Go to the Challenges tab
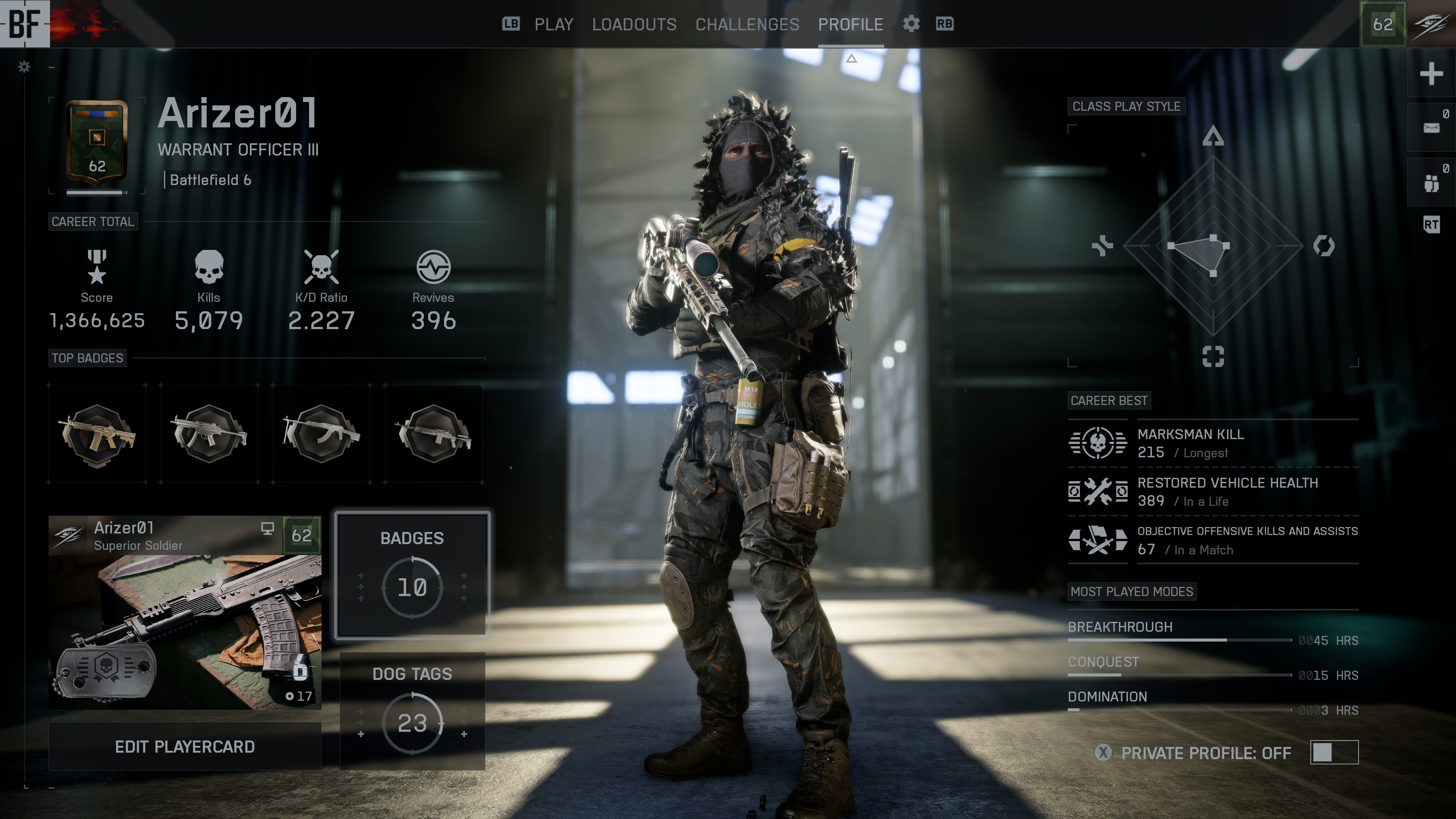1456x819 pixels. [x=747, y=24]
